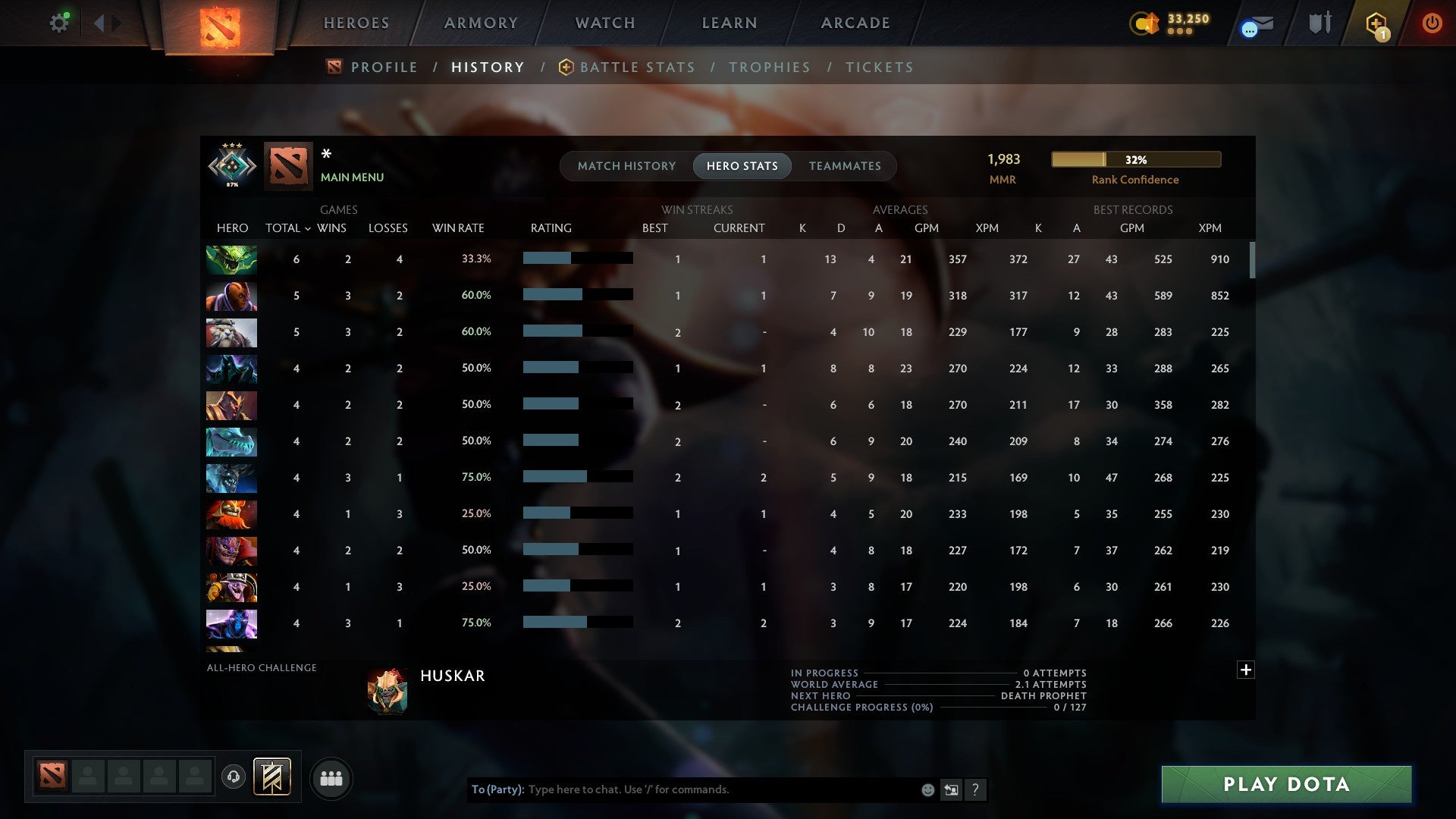Go to the Trophies page
Screen dimensions: 1456x819
(769, 67)
